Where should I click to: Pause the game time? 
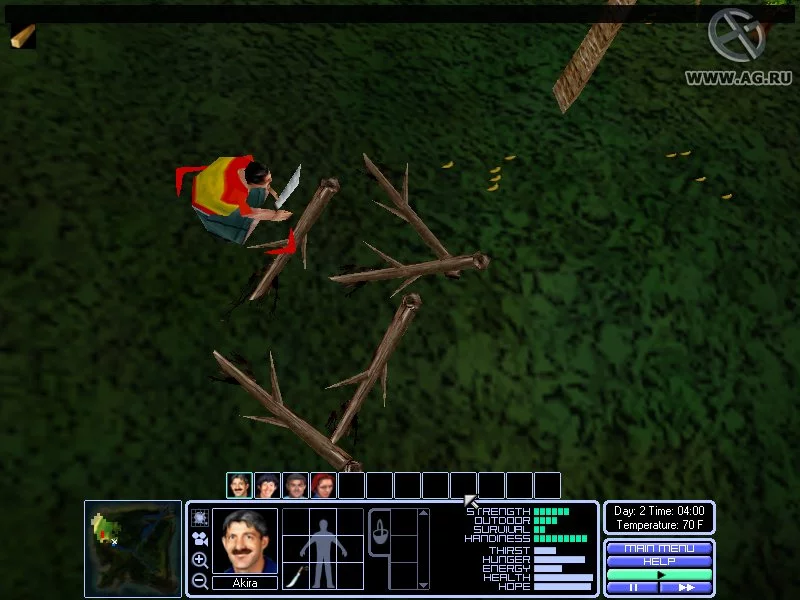632,588
